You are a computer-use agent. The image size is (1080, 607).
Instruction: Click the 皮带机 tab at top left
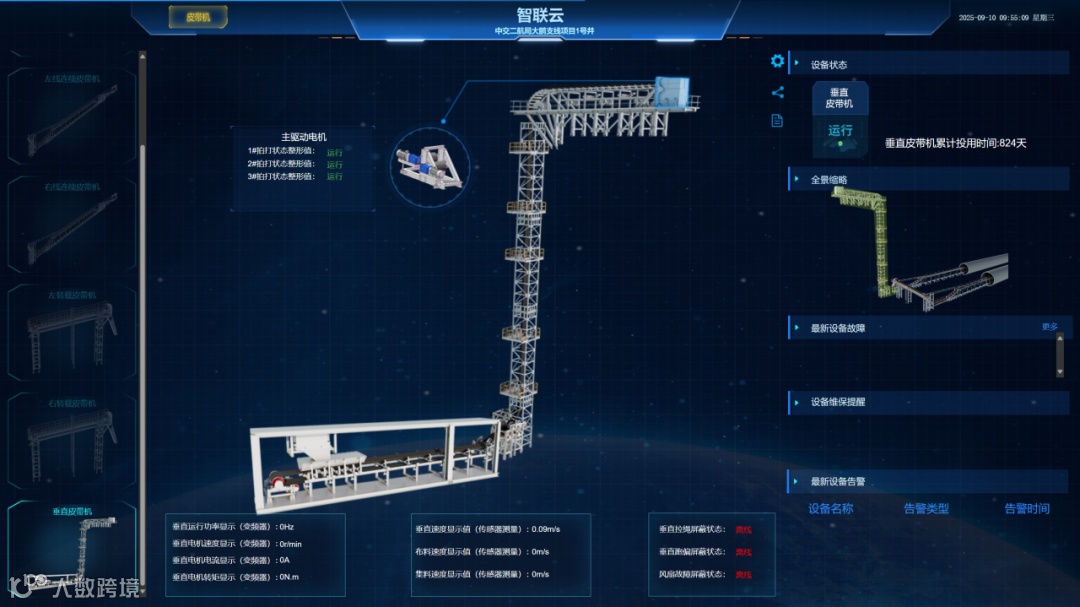point(198,17)
